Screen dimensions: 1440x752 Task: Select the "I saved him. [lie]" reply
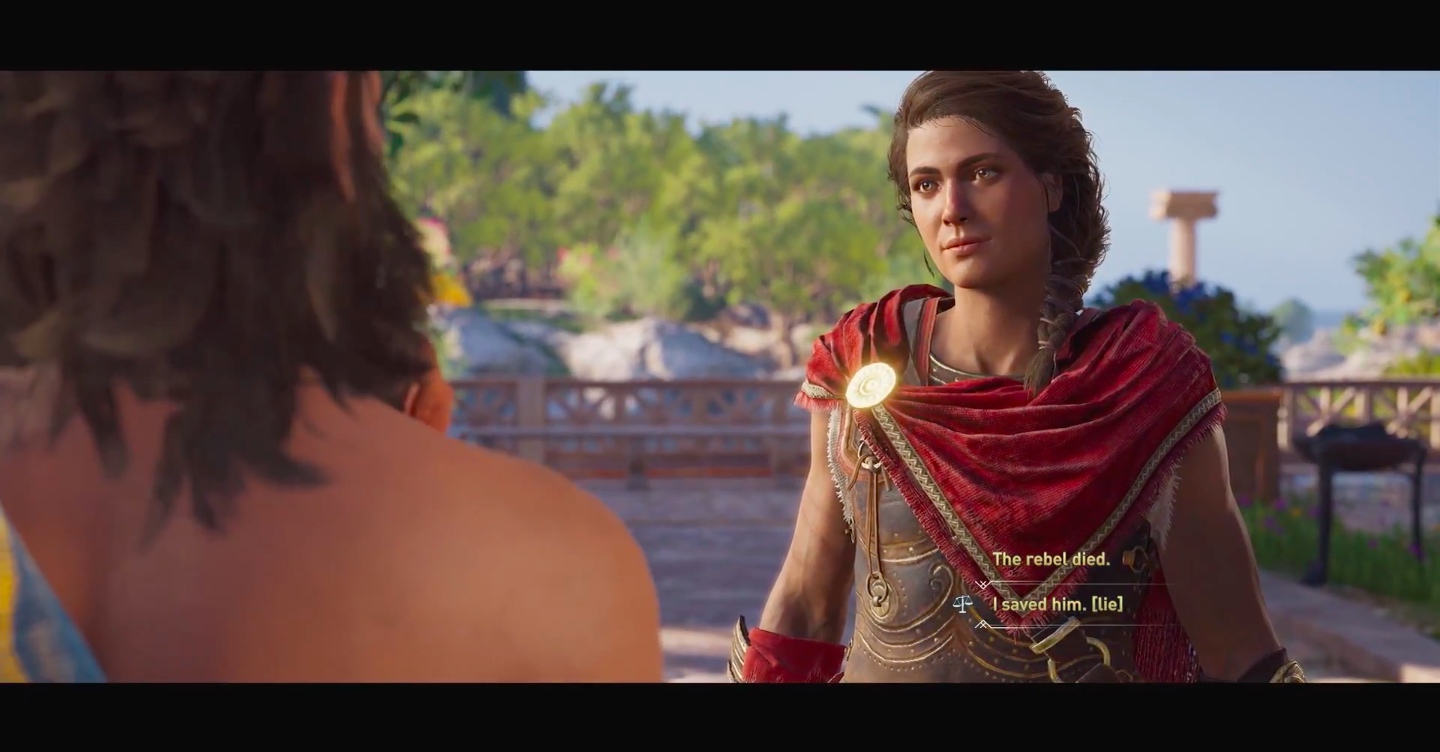[x=1057, y=604]
